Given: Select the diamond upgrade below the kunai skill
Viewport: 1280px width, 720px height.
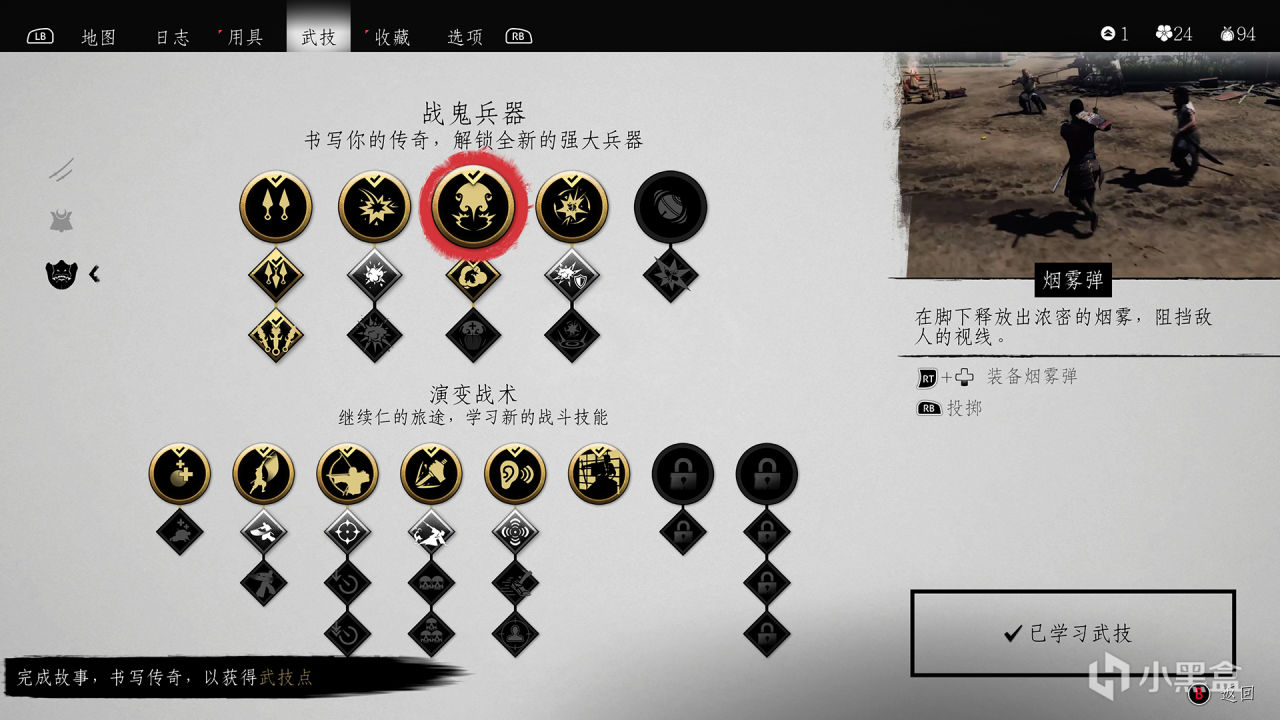Looking at the screenshot, I should [x=275, y=272].
